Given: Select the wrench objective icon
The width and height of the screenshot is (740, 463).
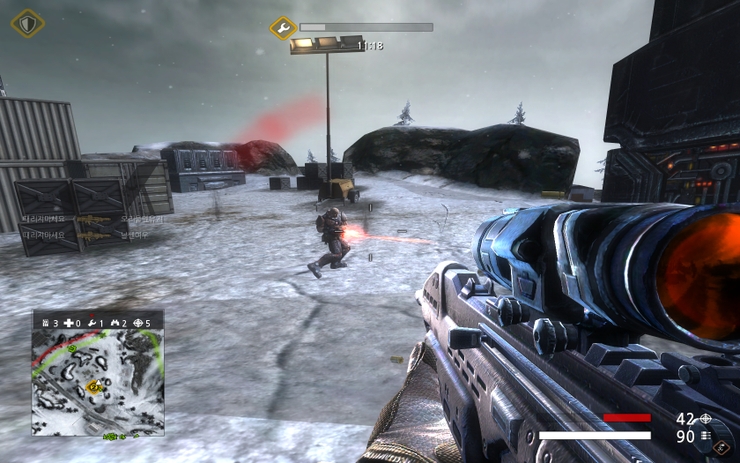Looking at the screenshot, I should coord(283,27).
